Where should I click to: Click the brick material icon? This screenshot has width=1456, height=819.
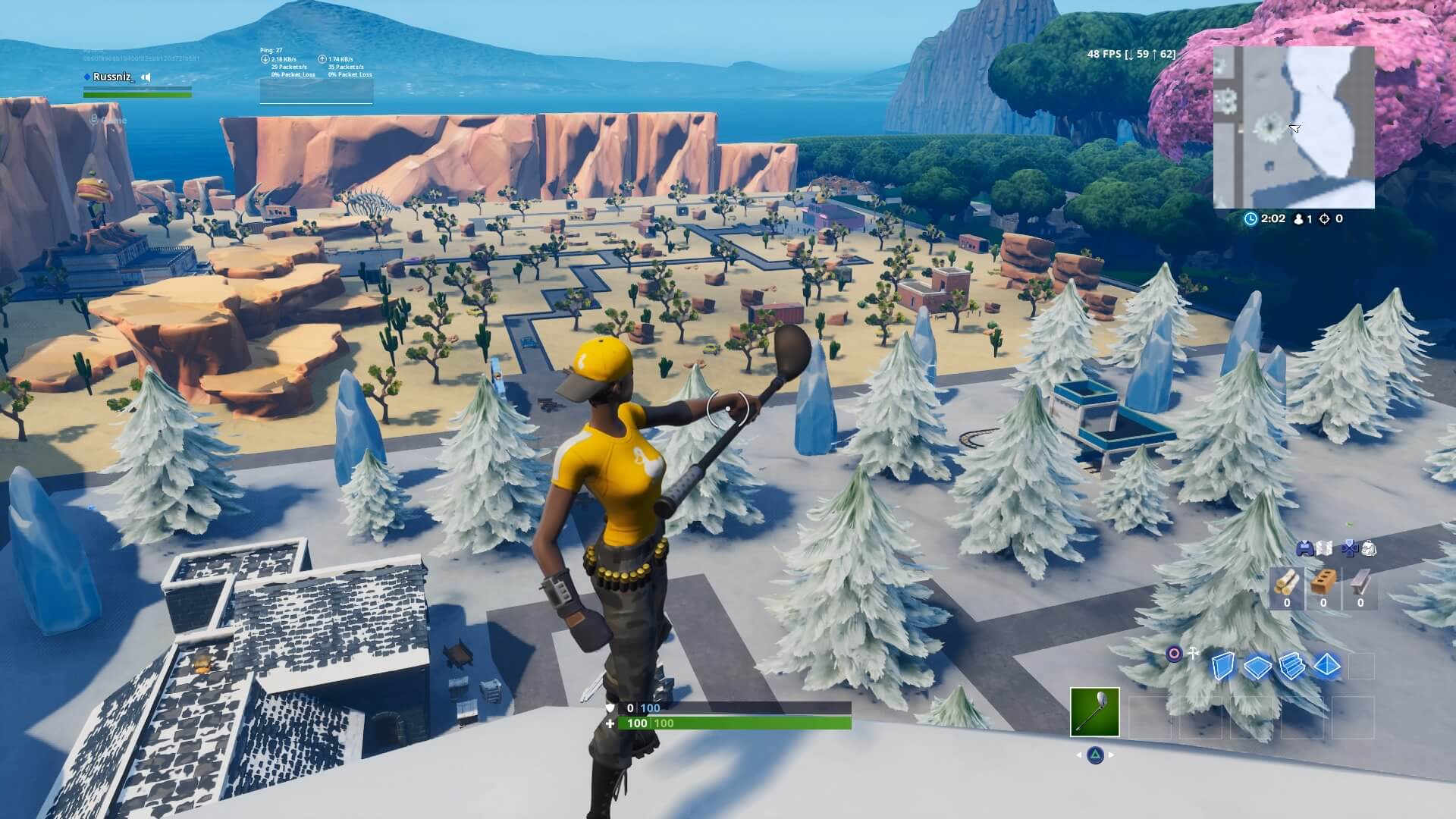(1323, 582)
